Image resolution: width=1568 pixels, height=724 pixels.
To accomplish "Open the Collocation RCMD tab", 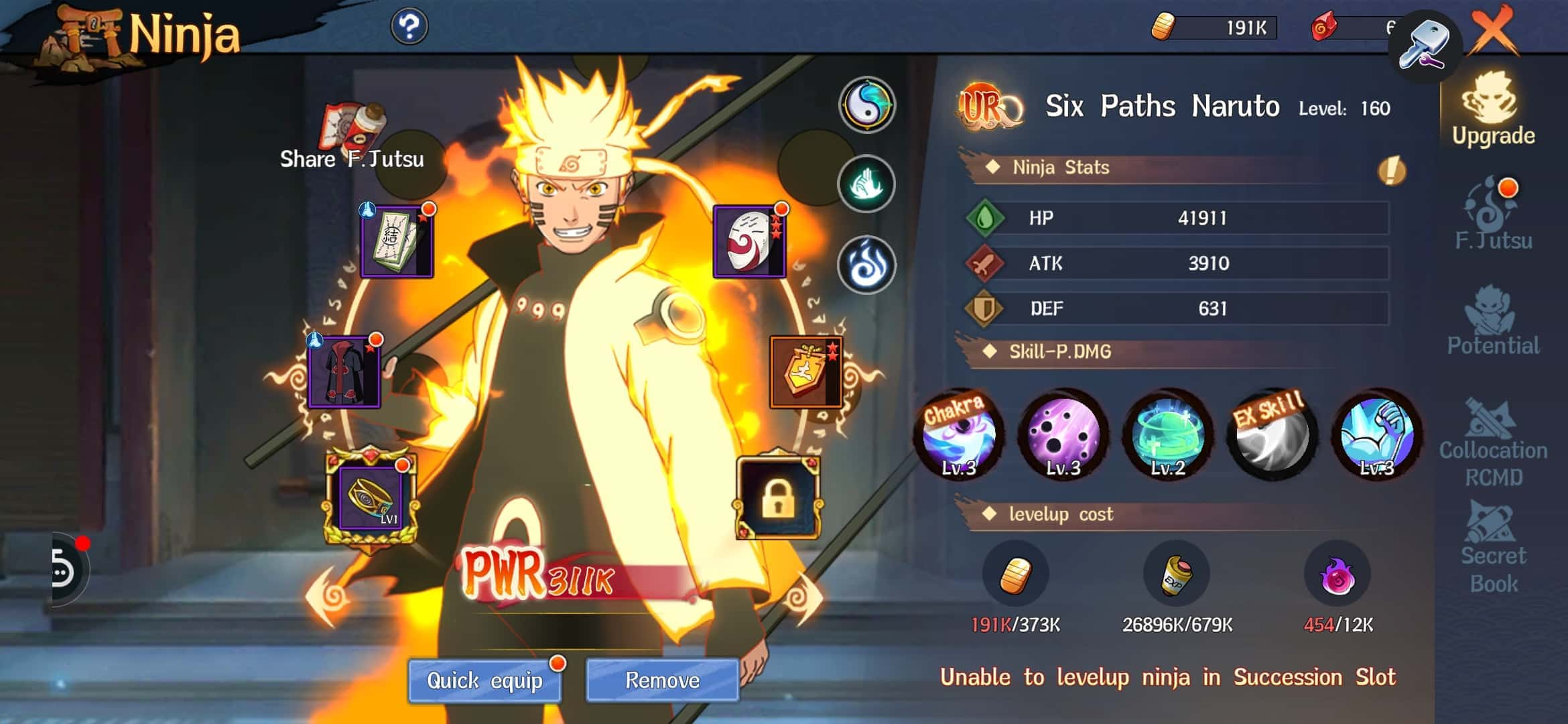I will click(x=1493, y=442).
